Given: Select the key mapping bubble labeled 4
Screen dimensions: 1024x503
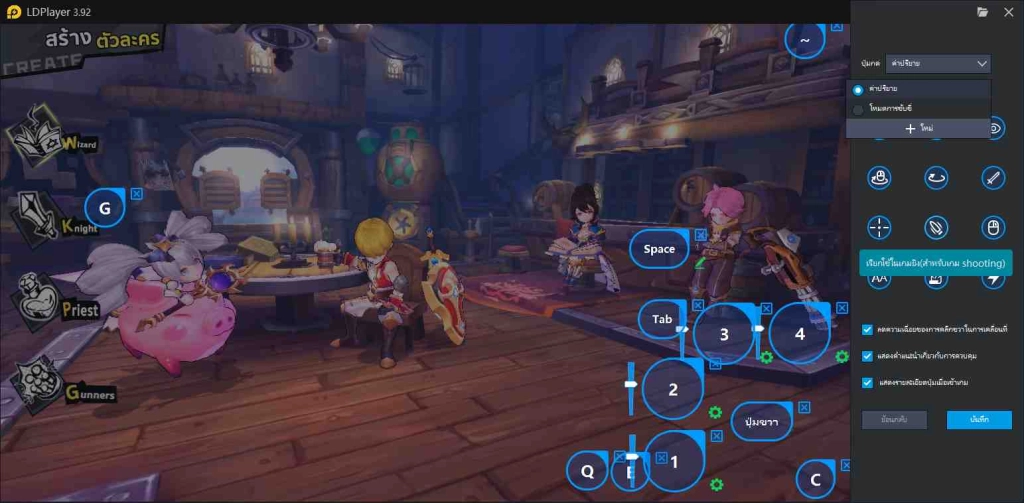Looking at the screenshot, I should (799, 334).
